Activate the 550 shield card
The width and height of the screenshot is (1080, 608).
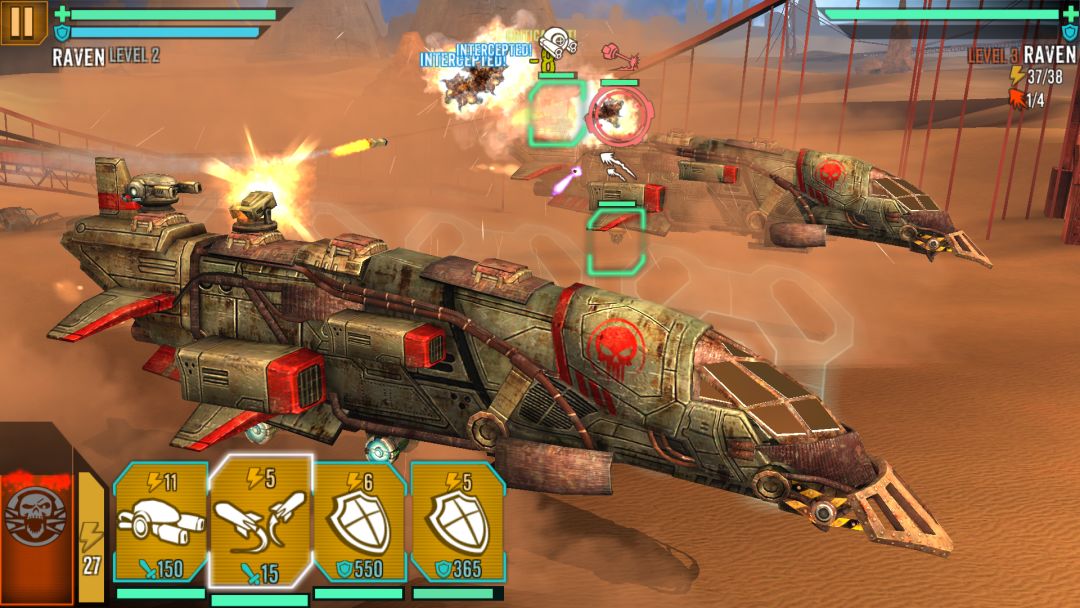pyautogui.click(x=358, y=524)
